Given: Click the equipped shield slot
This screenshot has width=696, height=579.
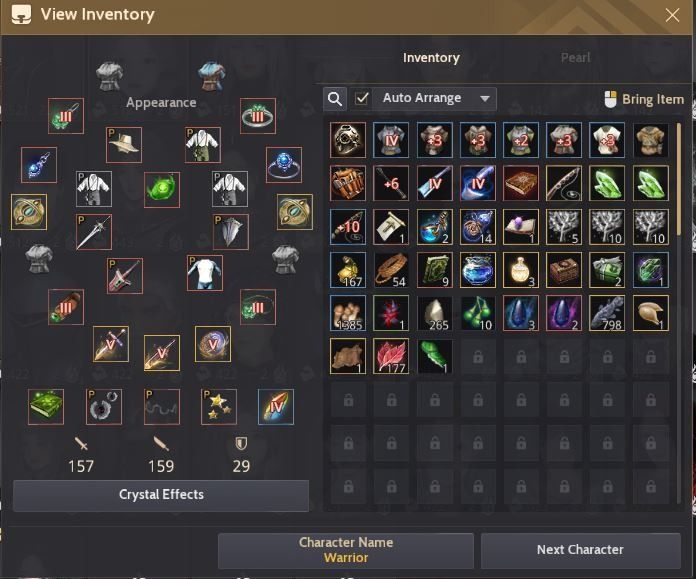Looking at the screenshot, I should point(231,232).
